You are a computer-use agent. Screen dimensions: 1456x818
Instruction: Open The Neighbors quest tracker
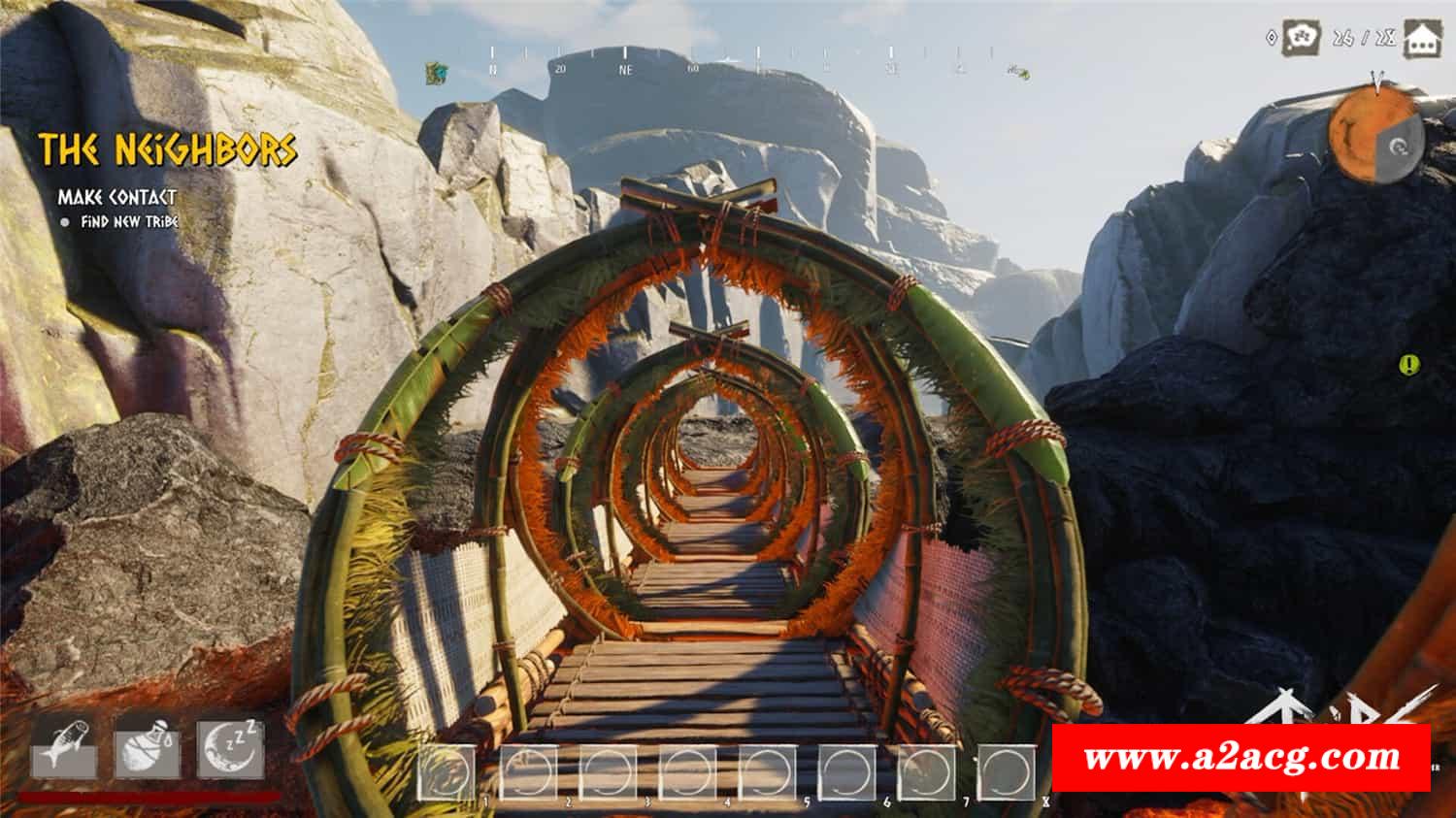tap(167, 150)
